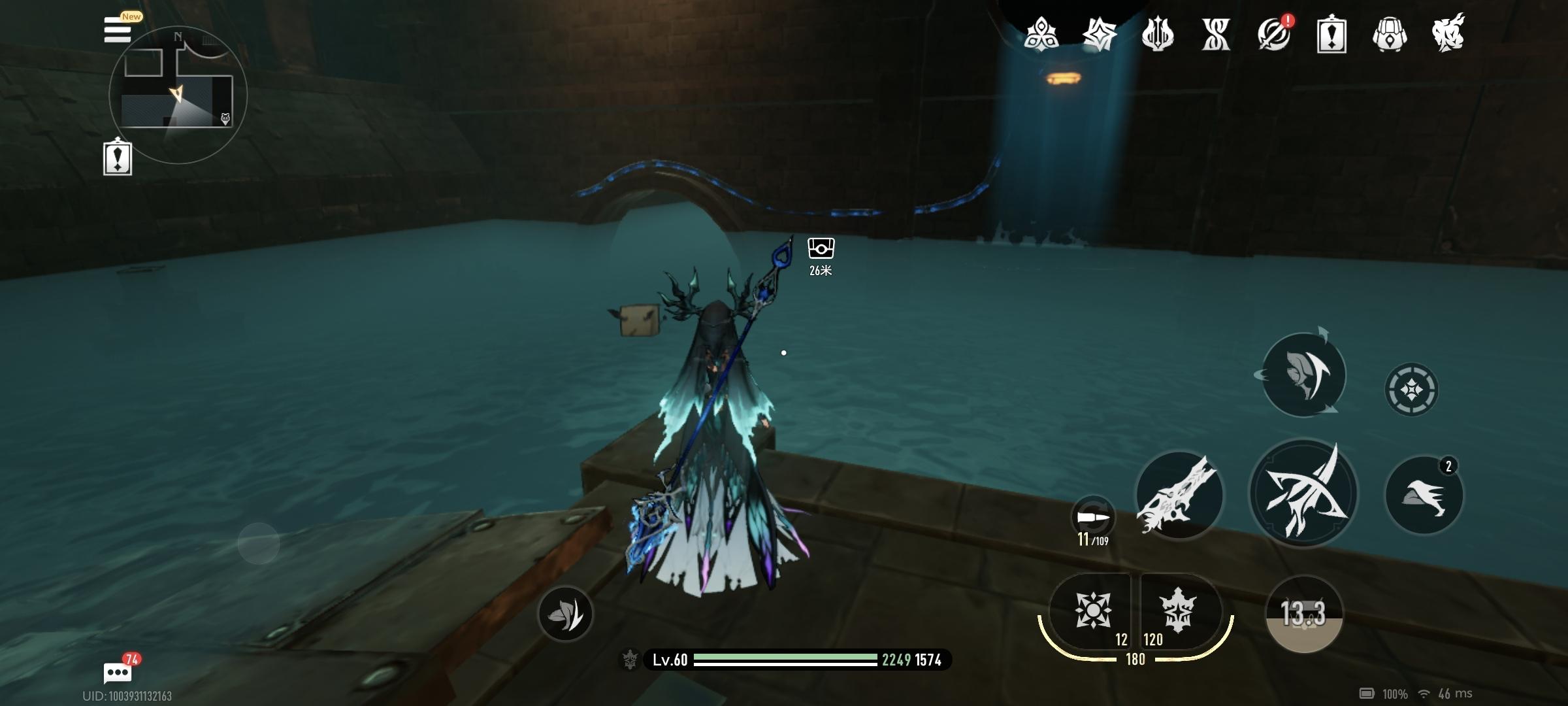
Task: Activate the jagged blade weapon skill
Action: pyautogui.click(x=1179, y=495)
